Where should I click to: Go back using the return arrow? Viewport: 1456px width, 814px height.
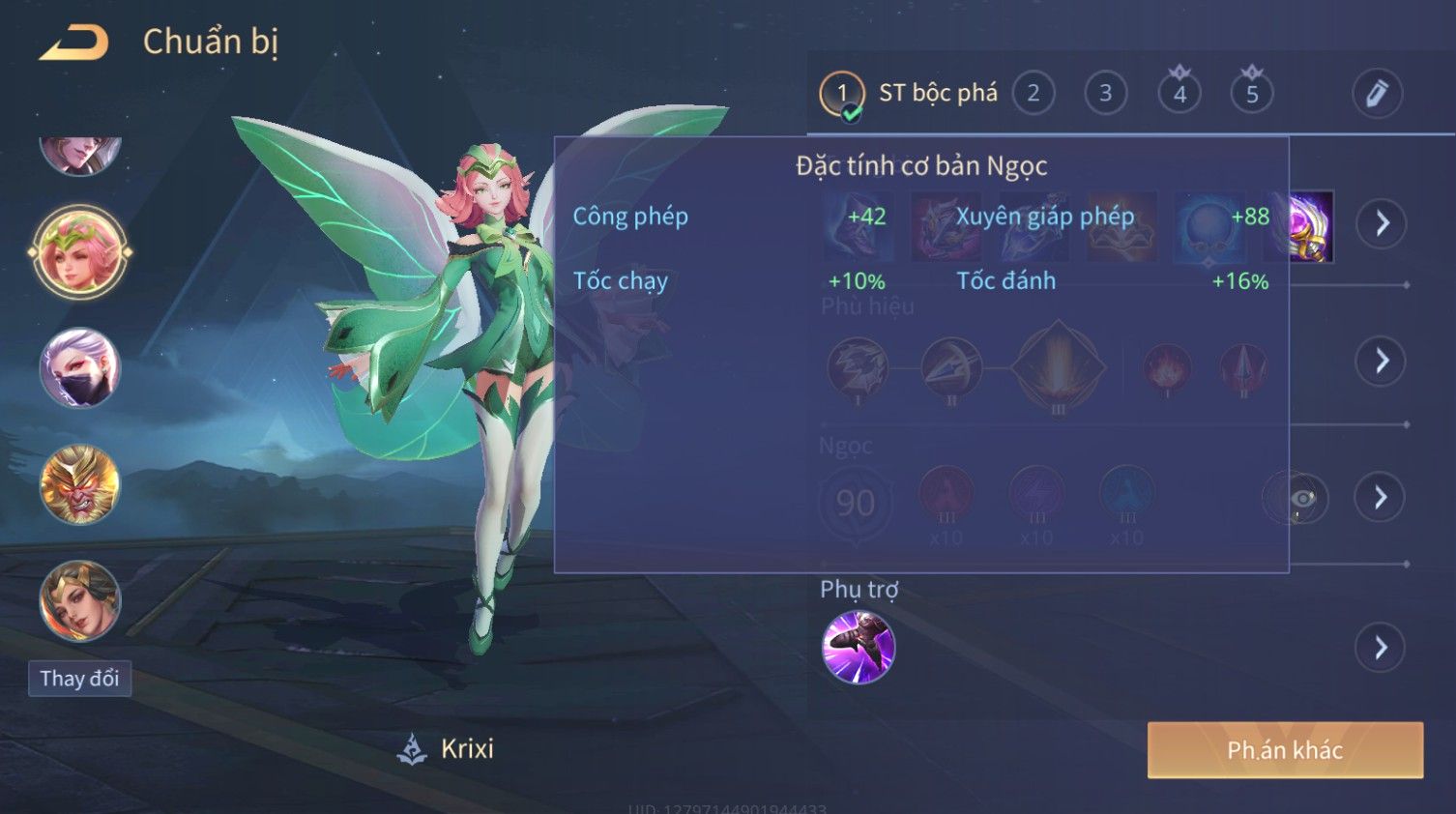(x=73, y=44)
